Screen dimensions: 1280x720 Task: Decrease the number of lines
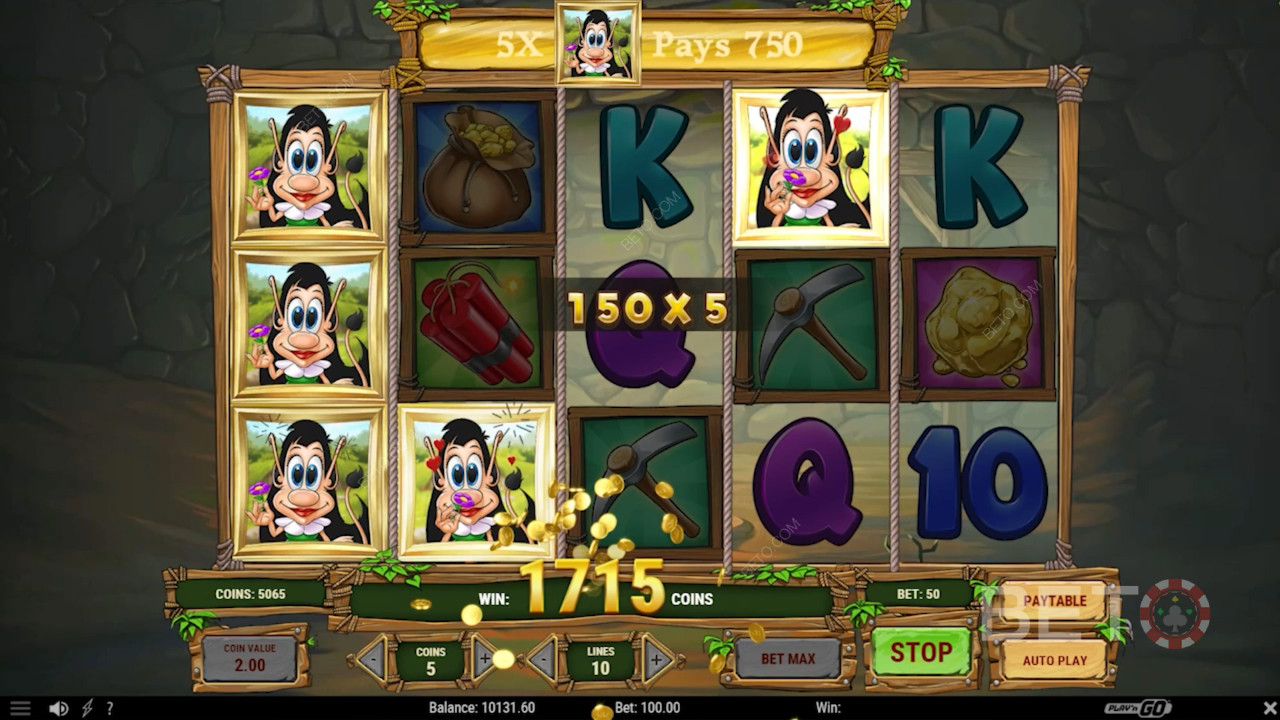pyautogui.click(x=541, y=660)
